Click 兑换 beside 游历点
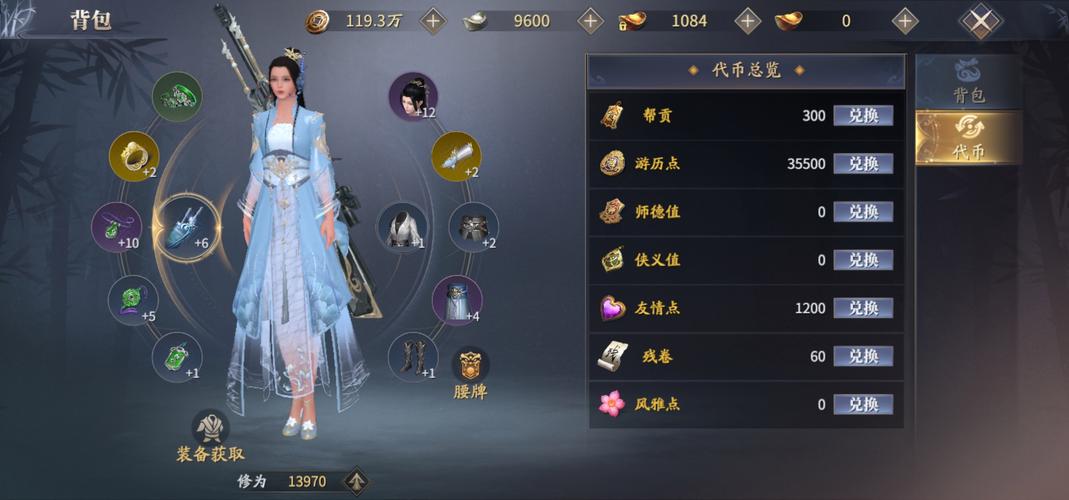This screenshot has height=500, width=1069. (x=863, y=163)
